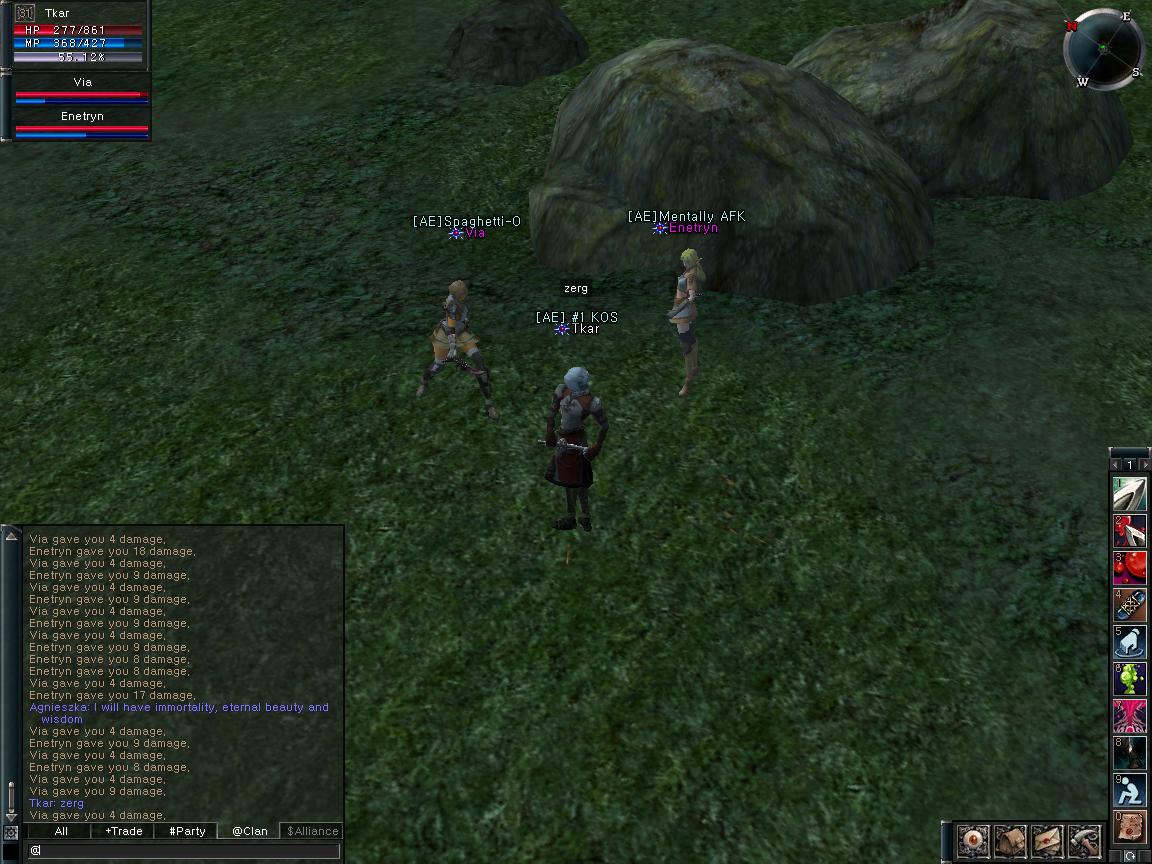Viewport: 1152px width, 864px height.
Task: Select the #Party chat tab
Action: pos(187,831)
